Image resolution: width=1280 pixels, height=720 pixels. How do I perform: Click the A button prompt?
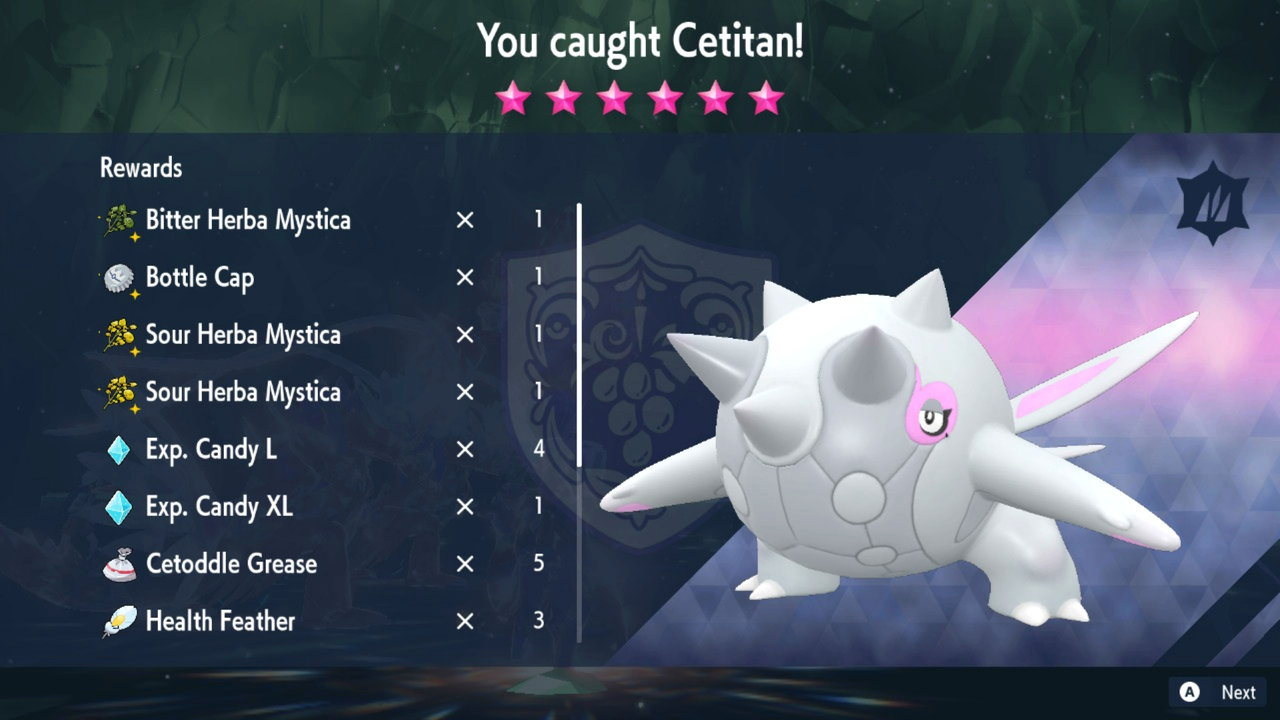(1189, 692)
